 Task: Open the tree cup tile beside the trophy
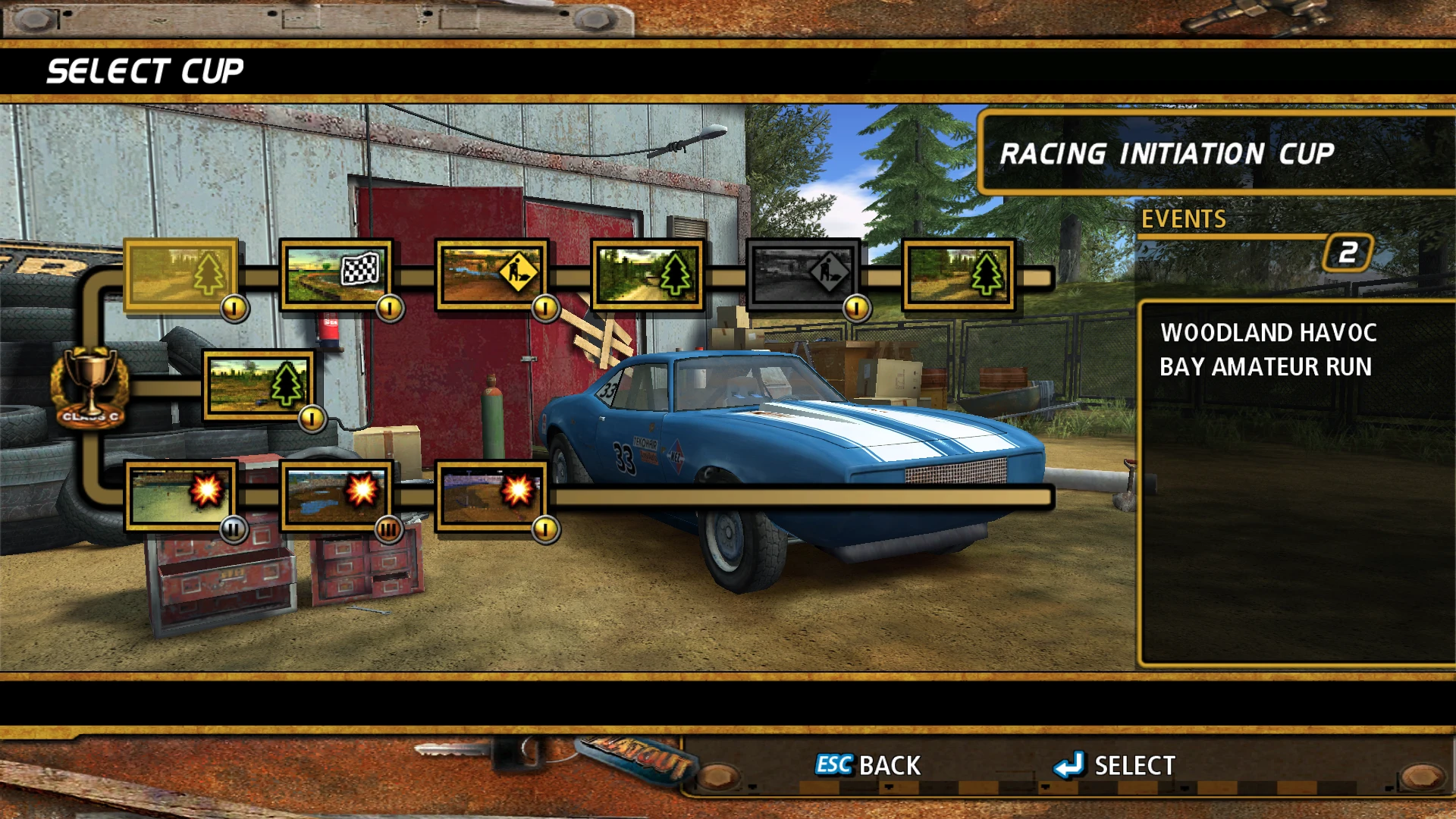[x=259, y=385]
